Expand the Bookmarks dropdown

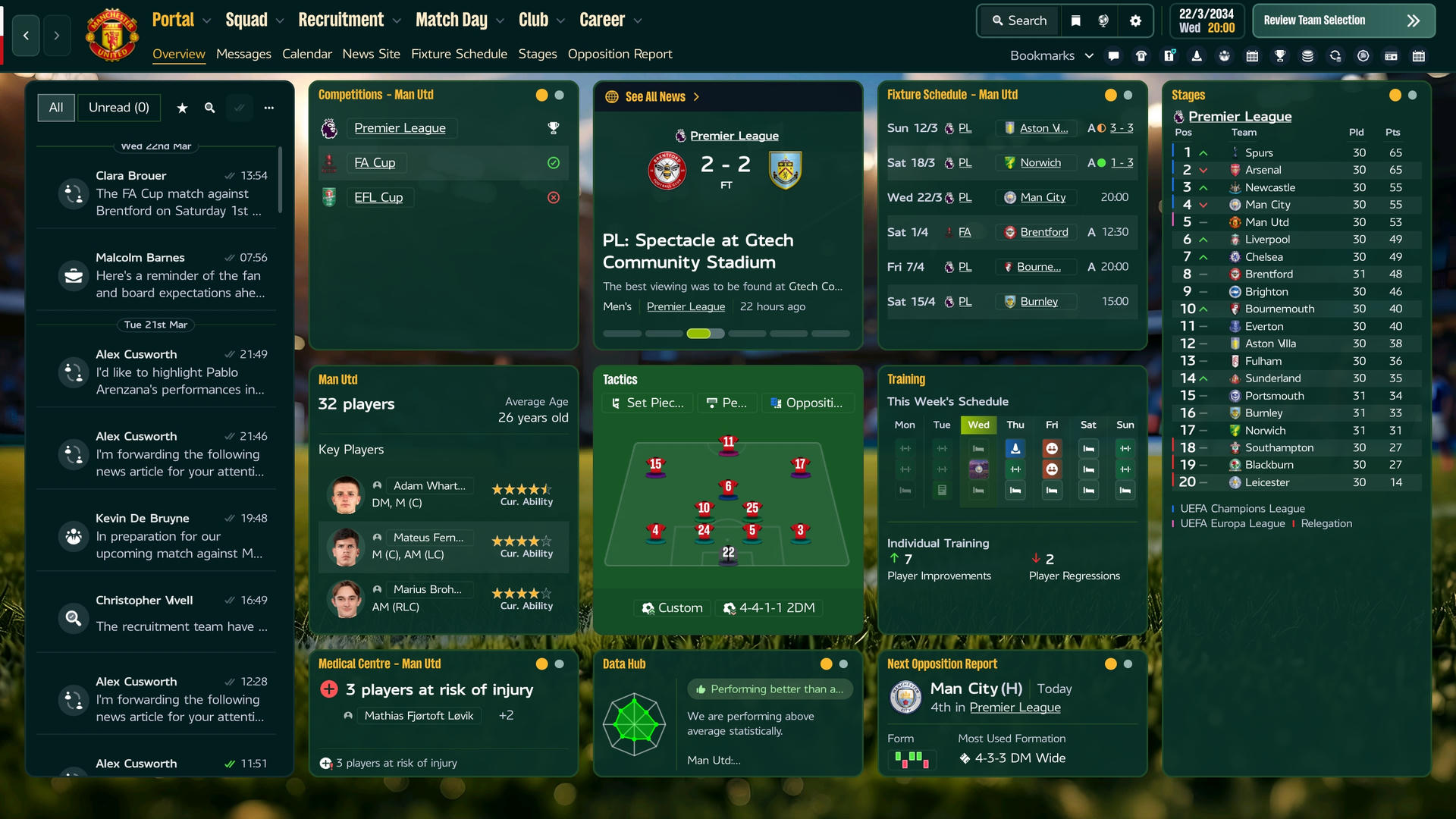pyautogui.click(x=1090, y=55)
